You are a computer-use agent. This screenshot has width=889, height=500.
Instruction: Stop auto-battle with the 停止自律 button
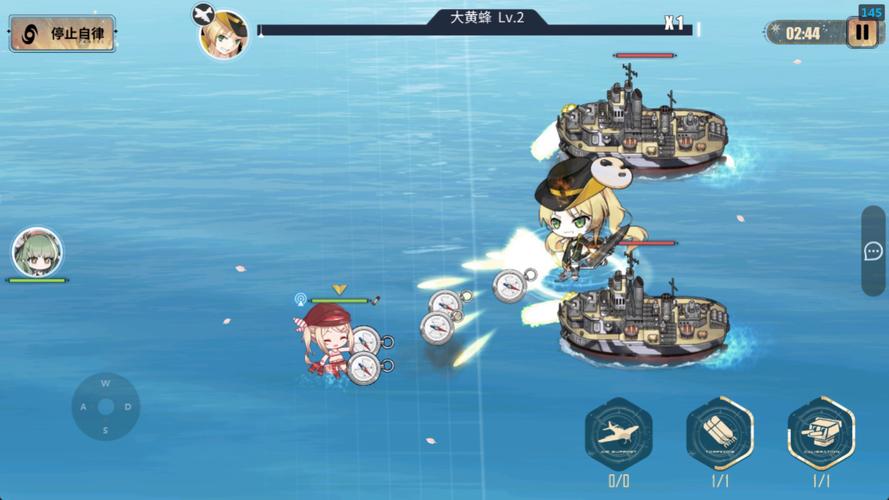tap(62, 33)
